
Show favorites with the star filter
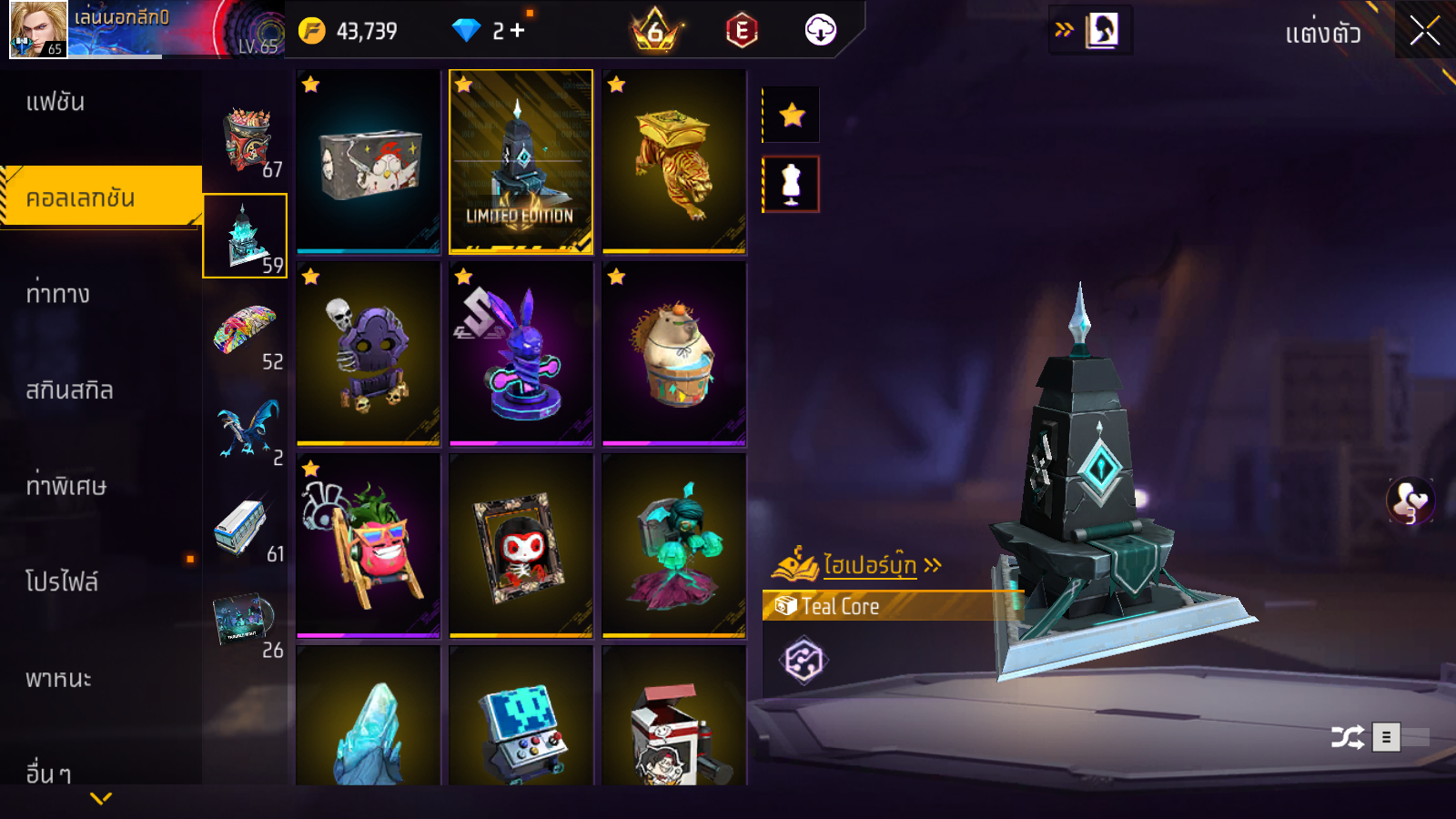(792, 115)
